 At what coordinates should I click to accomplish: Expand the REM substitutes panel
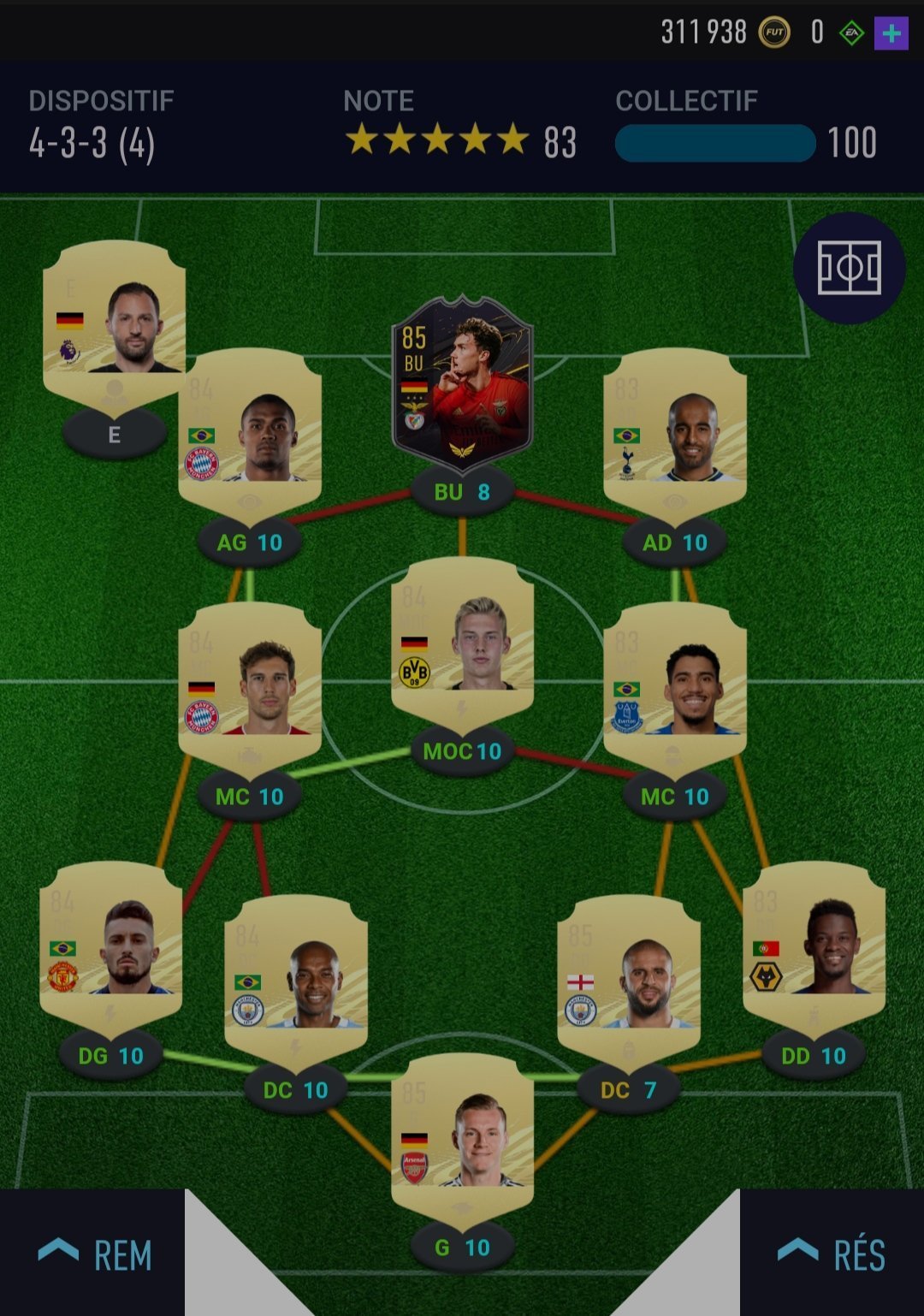point(94,1254)
